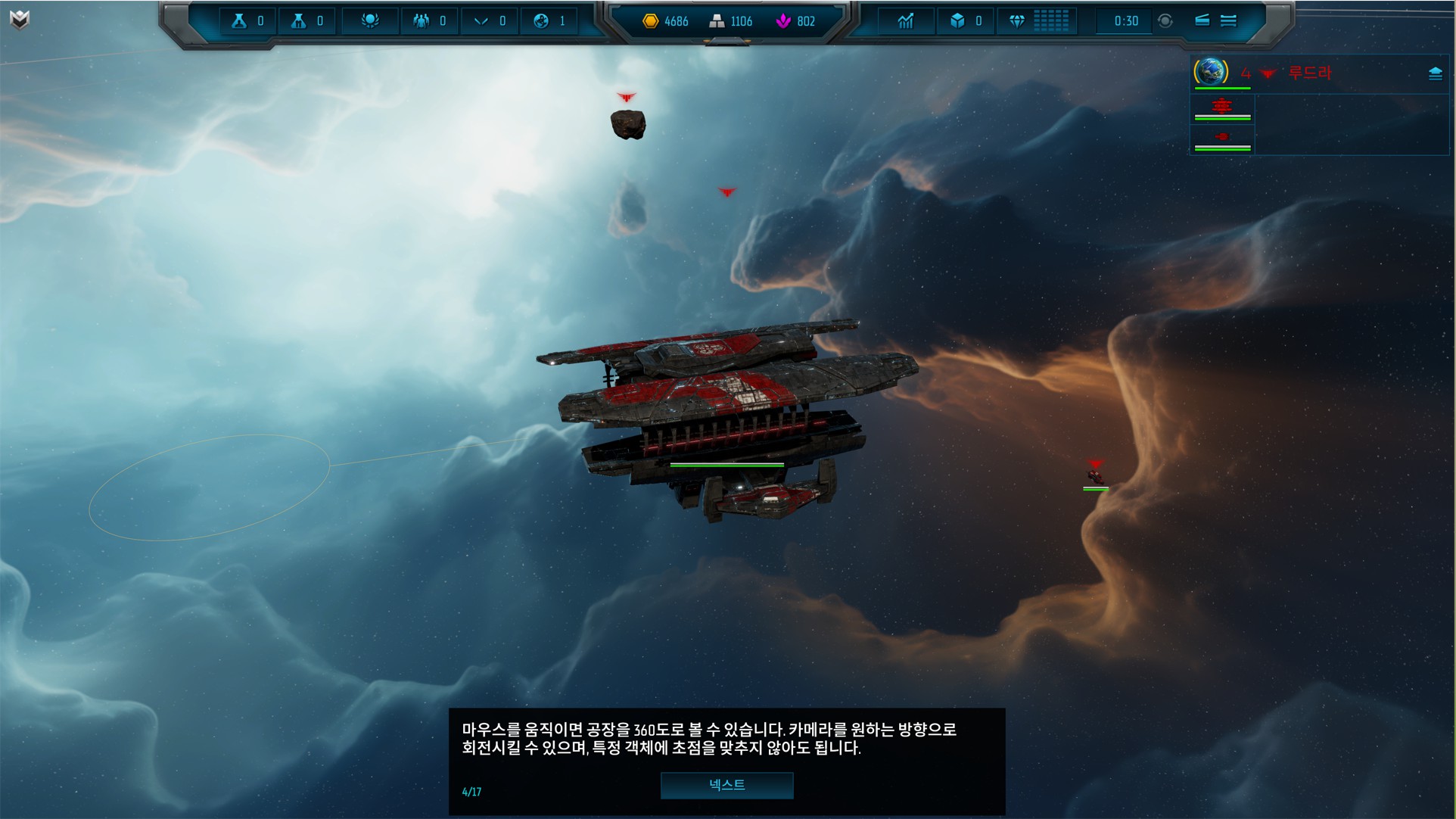
Task: Open the three-line menu icon in the top bar
Action: [x=1228, y=21]
